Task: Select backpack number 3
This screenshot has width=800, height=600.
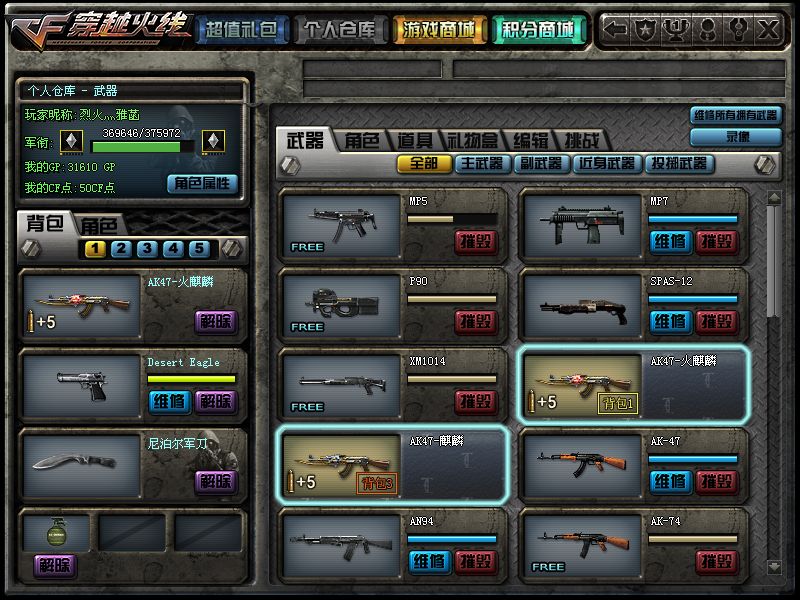Action: point(146,249)
